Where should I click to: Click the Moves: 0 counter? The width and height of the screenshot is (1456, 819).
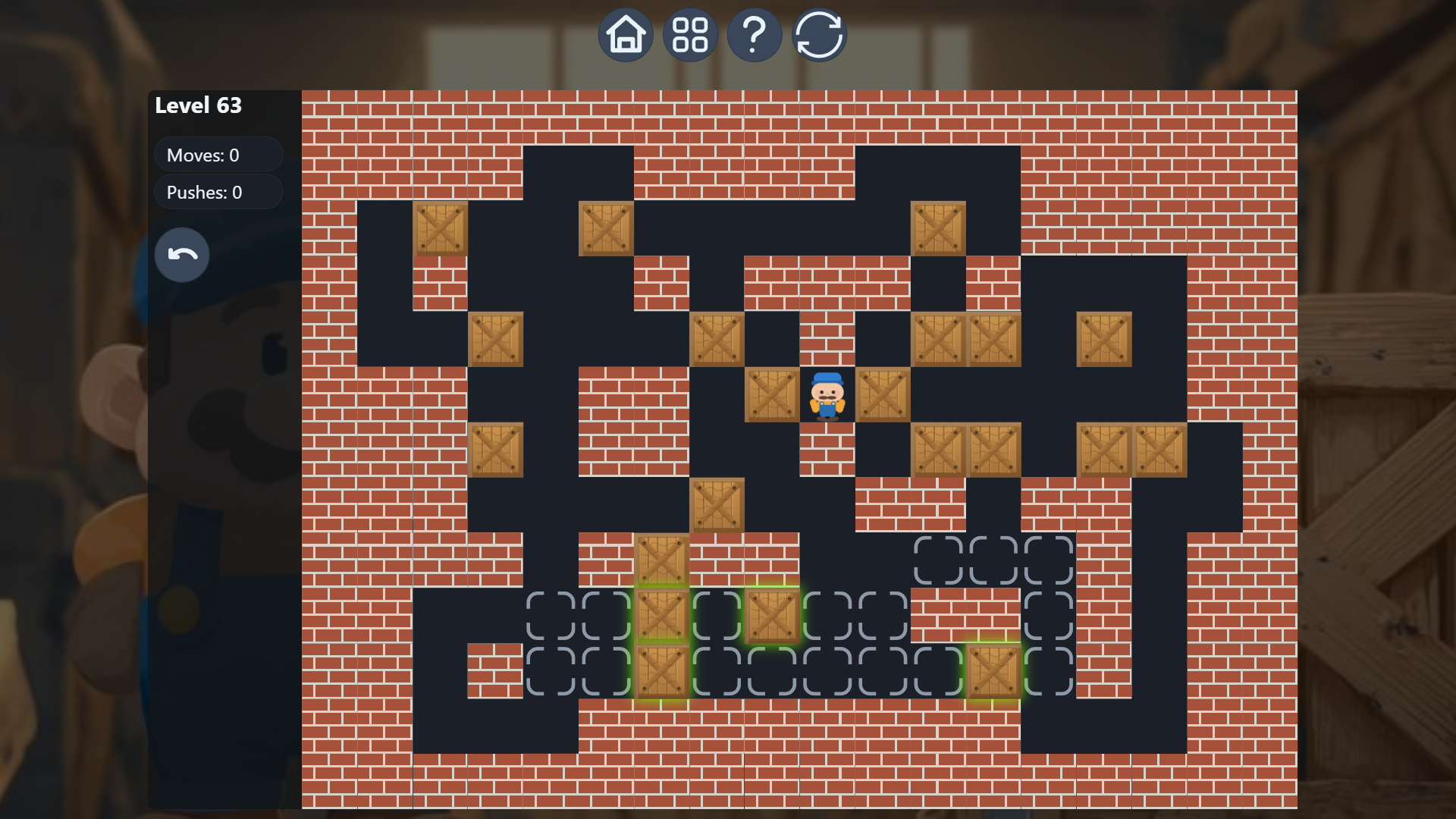pyautogui.click(x=218, y=155)
